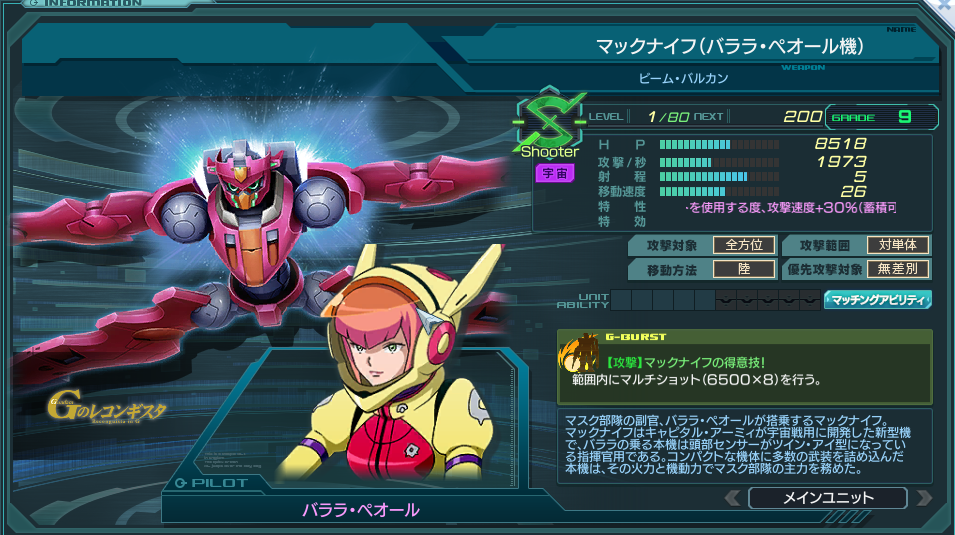Close the unit information window
Screen dimensions: 955x535
tap(943, 6)
